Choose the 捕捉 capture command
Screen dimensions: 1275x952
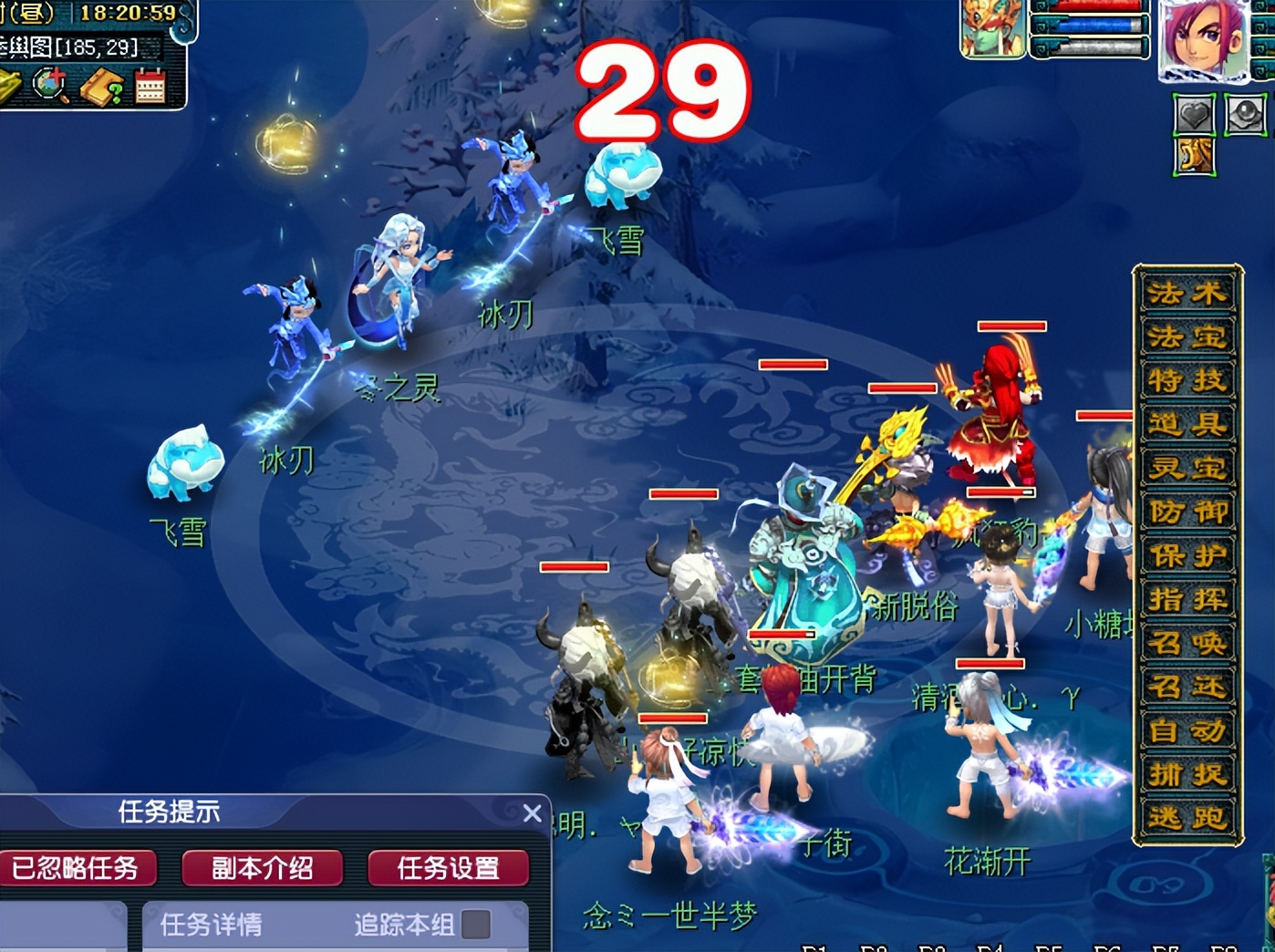[x=1187, y=774]
